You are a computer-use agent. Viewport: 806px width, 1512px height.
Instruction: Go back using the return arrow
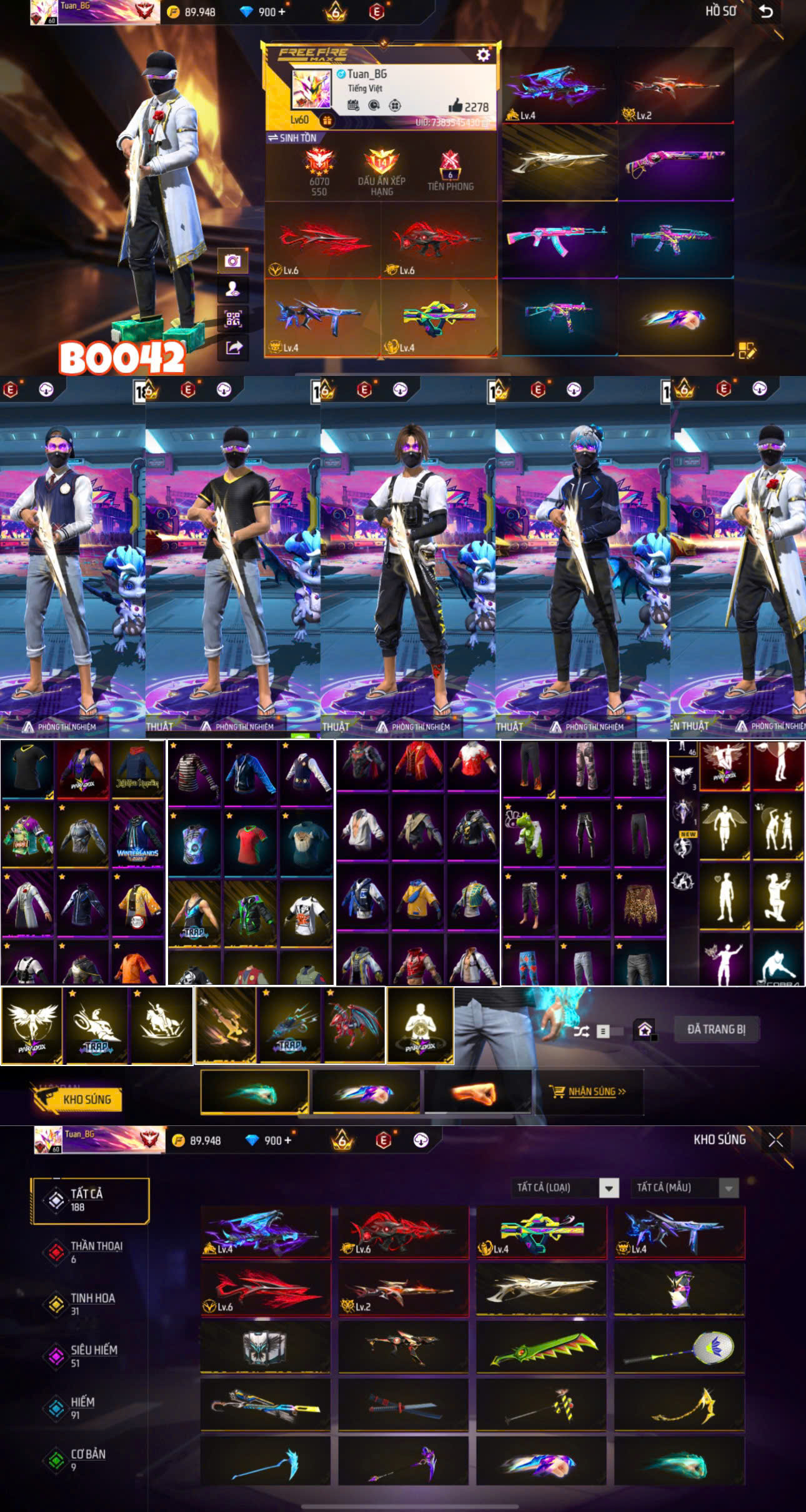click(766, 12)
